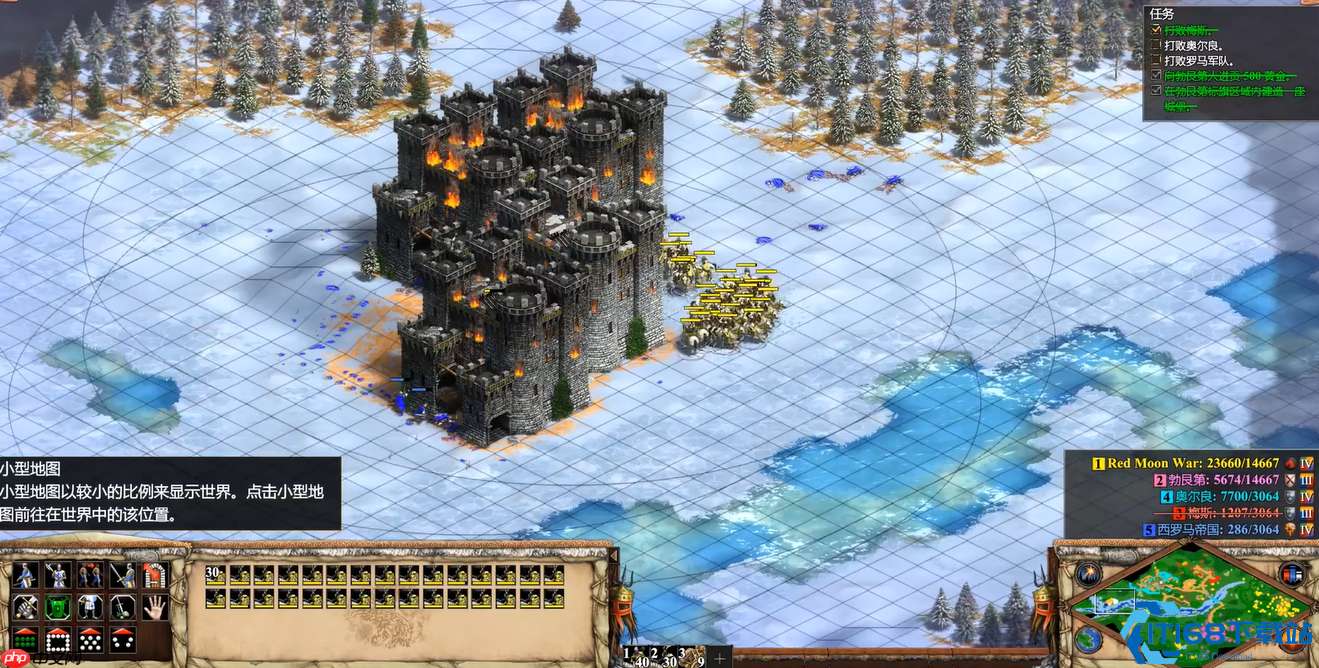Choose the Guard command icon
The image size is (1319, 668).
point(58,575)
